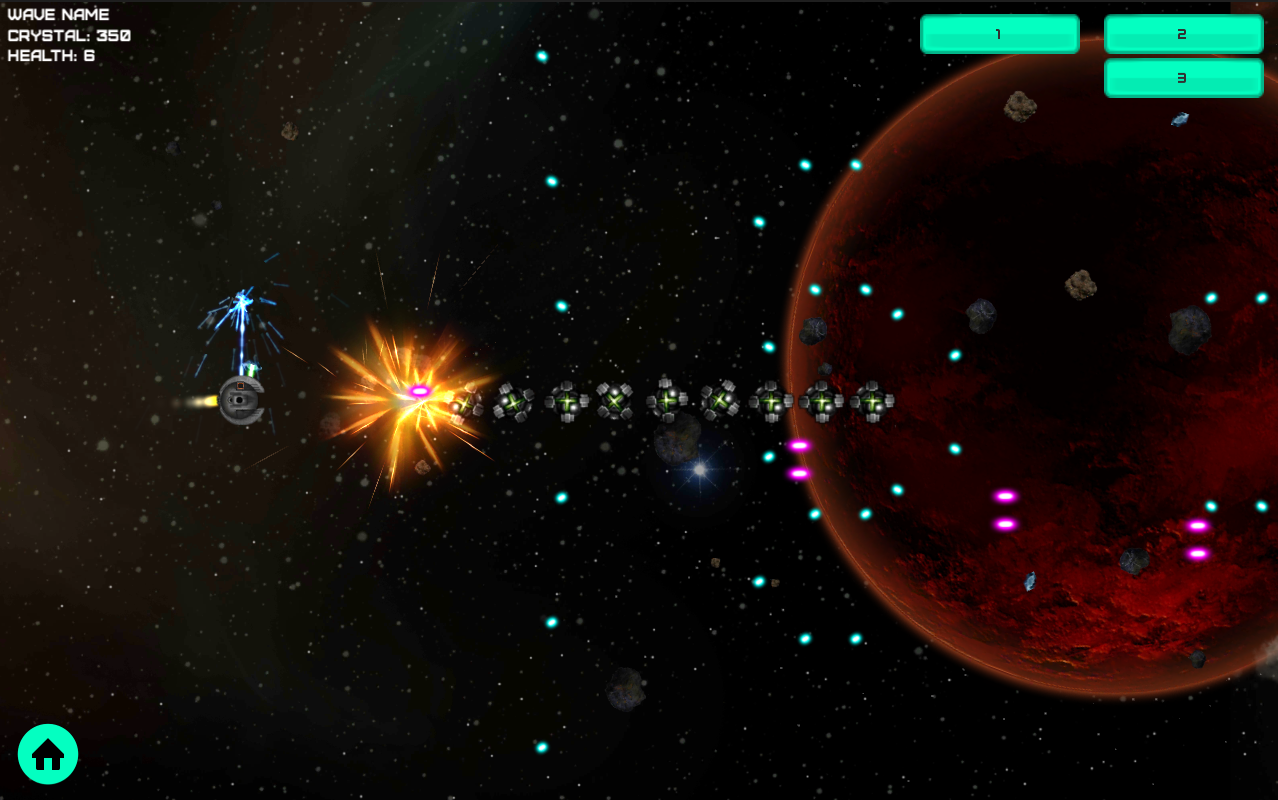The image size is (1278, 800).
Task: Click the button labeled 1
Action: click(999, 34)
